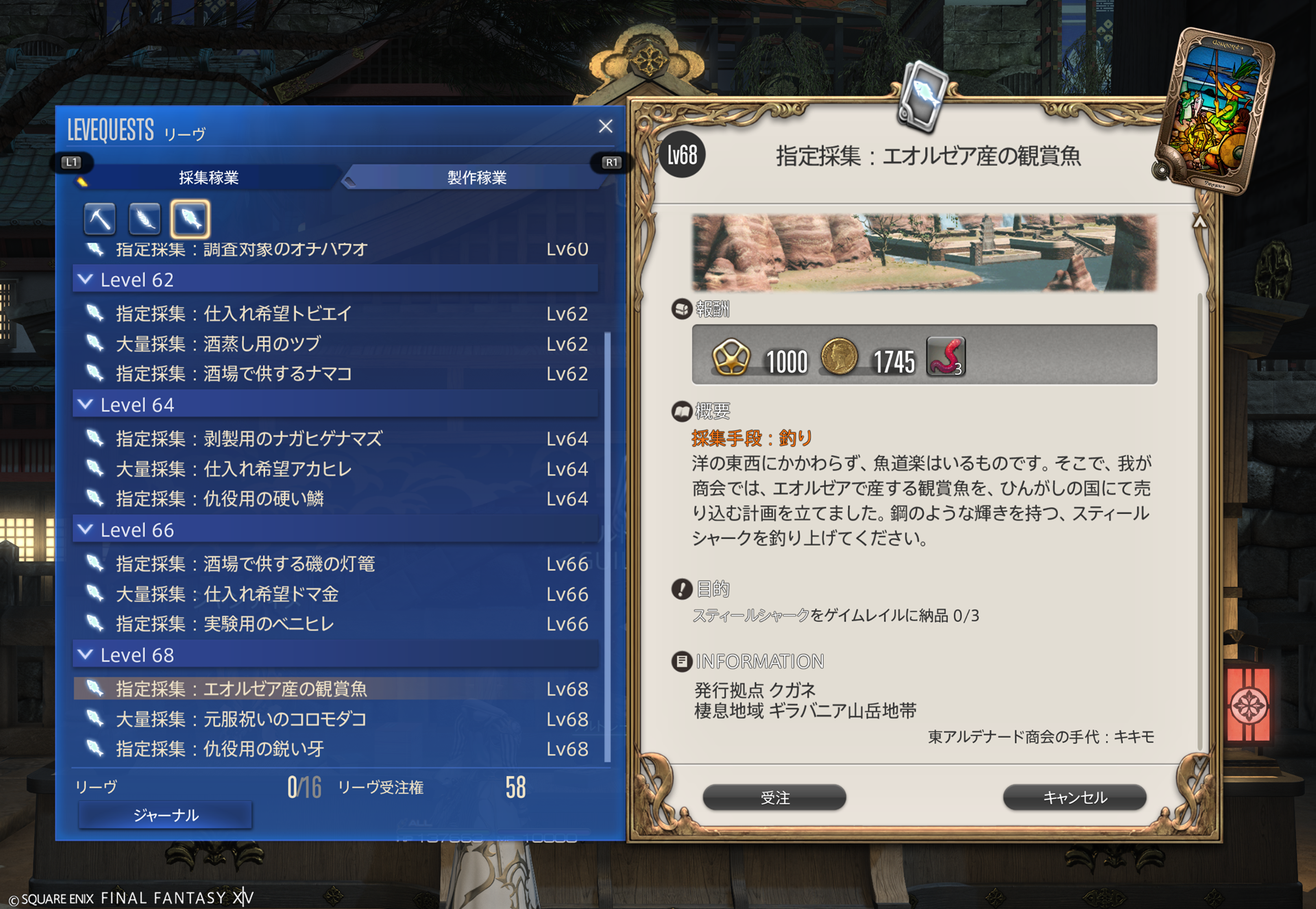This screenshot has width=1316, height=909.
Task: Select leve 指定採集：エオルゼア産の観賞魚
Action: point(241,689)
